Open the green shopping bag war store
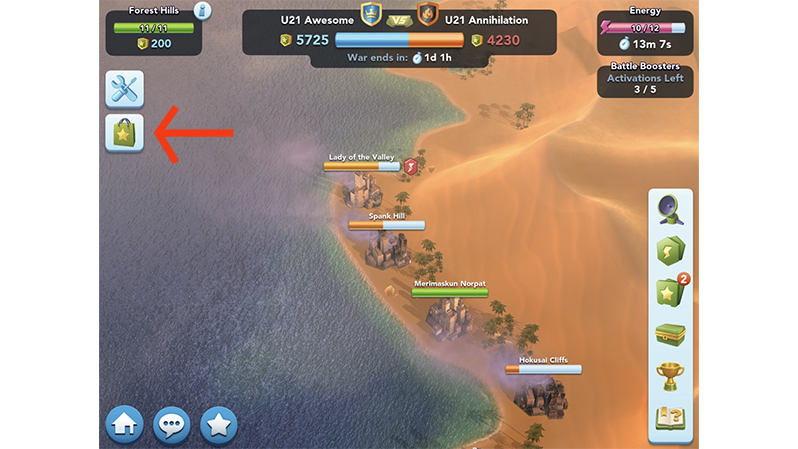Viewport: 798px width, 449px height. point(125,133)
